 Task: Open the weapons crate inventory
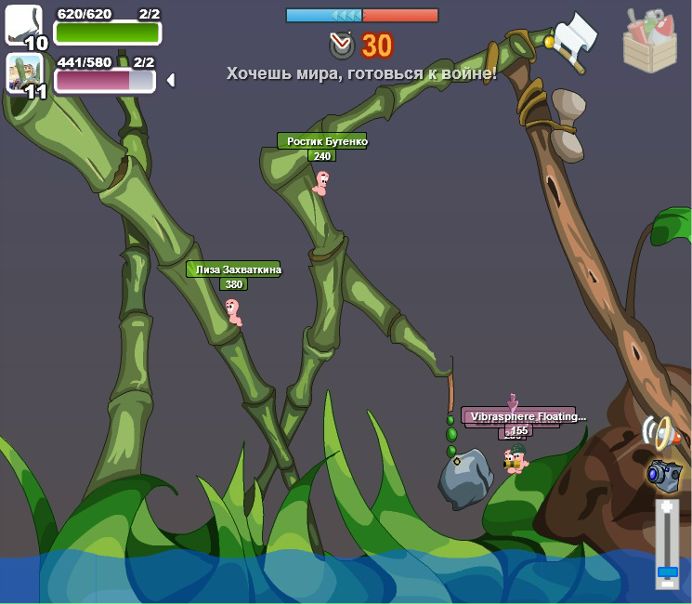click(x=649, y=40)
